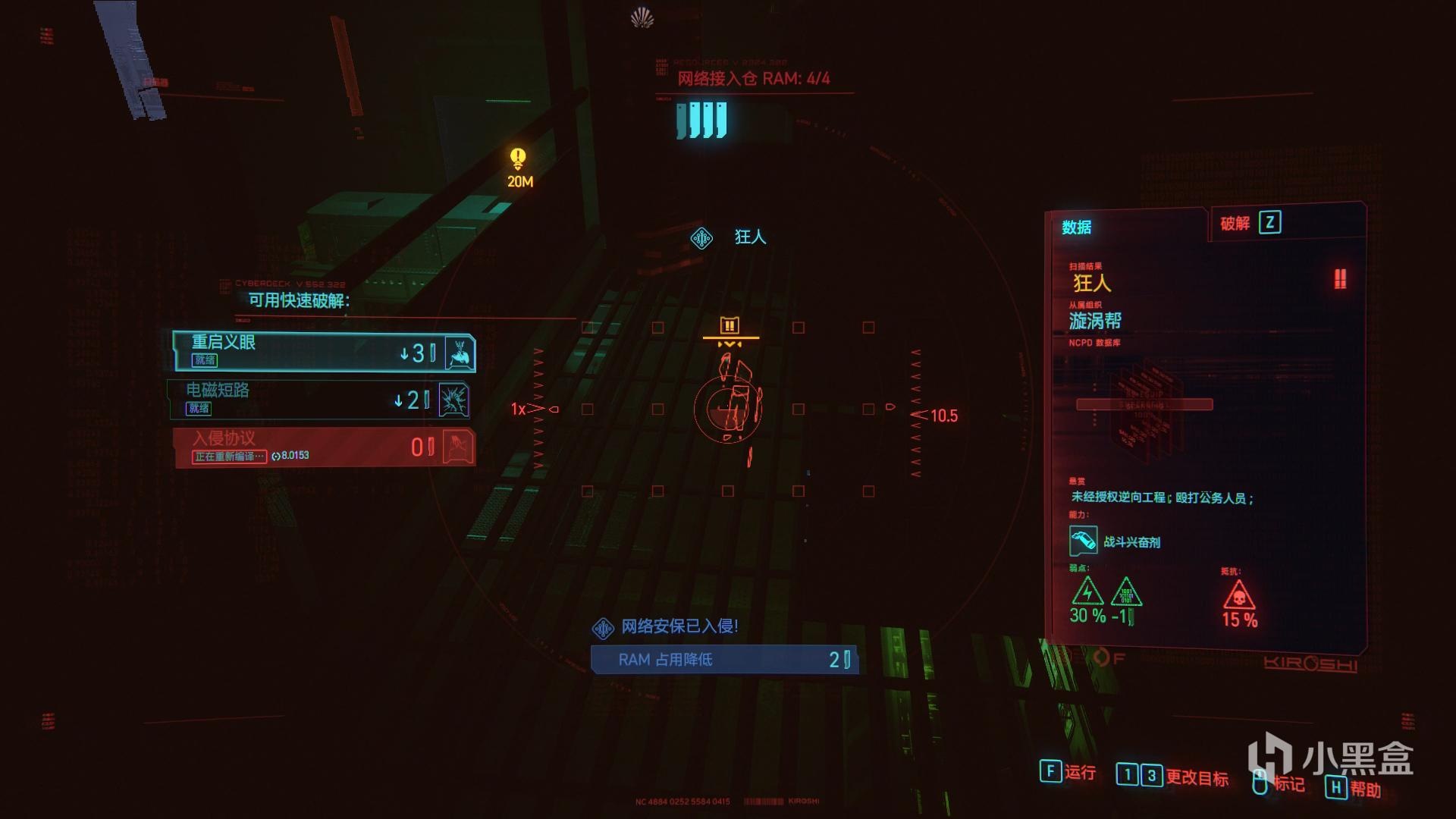Select the yellow quest objective marker
This screenshot has width=1456, height=819.
coord(519,160)
